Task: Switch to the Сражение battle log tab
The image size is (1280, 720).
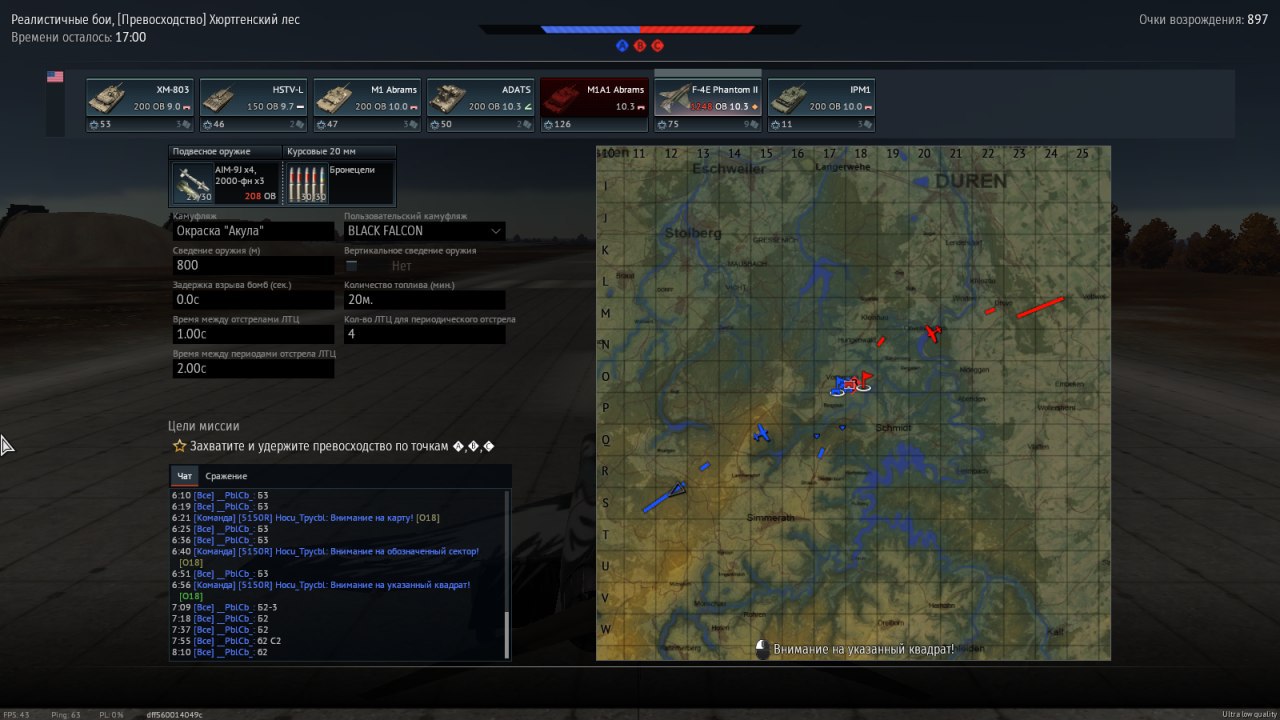Action: (226, 476)
